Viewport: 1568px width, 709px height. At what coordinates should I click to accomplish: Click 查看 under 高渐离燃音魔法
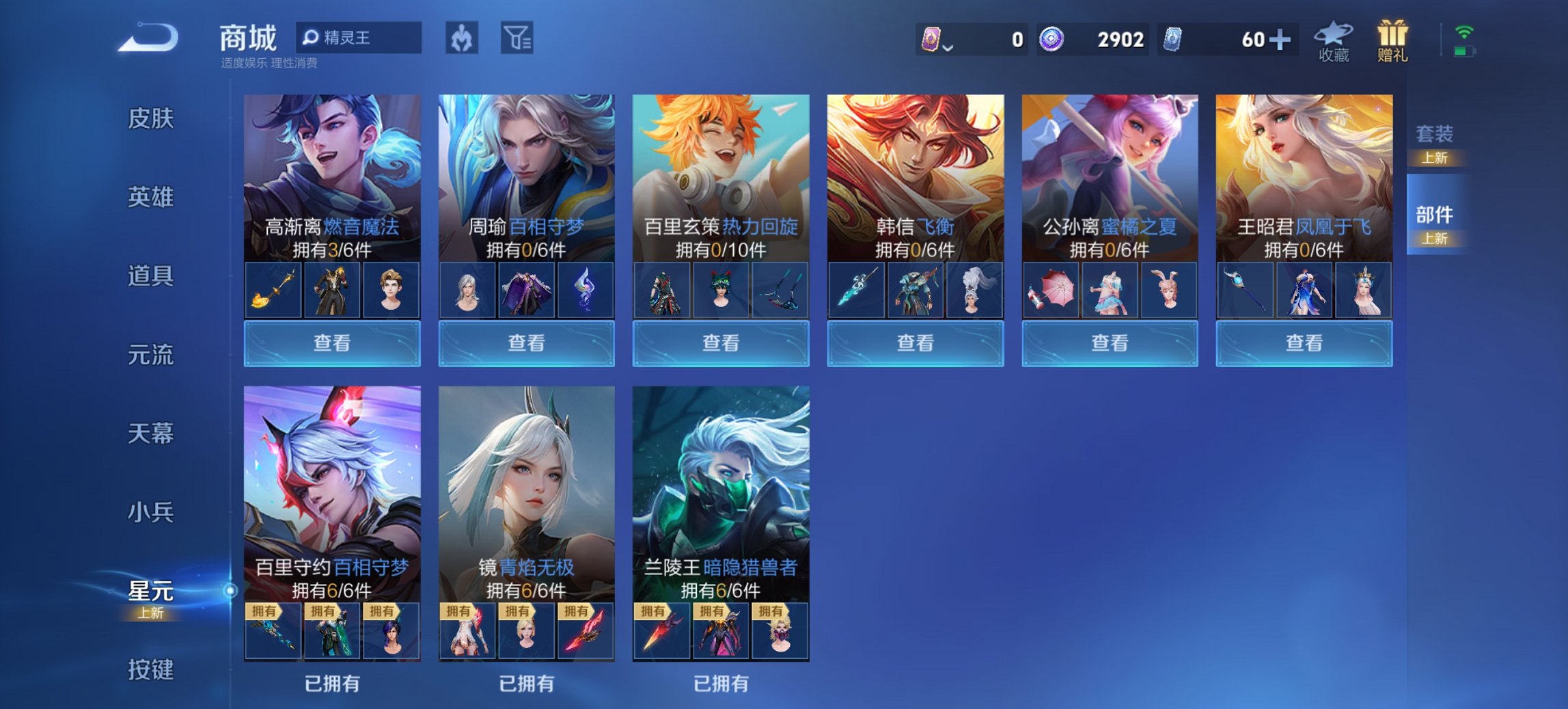point(331,344)
